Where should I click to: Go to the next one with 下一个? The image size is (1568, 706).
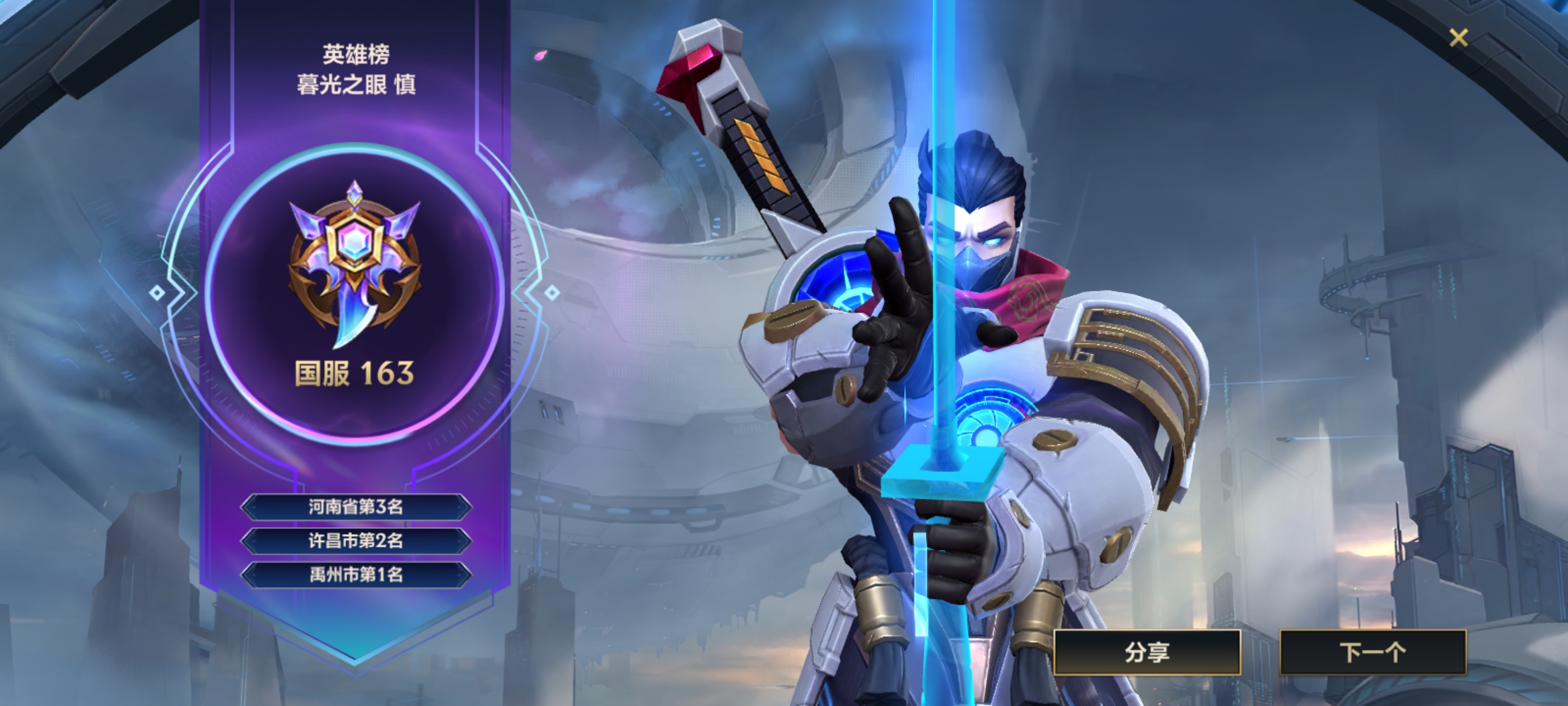tap(1373, 652)
